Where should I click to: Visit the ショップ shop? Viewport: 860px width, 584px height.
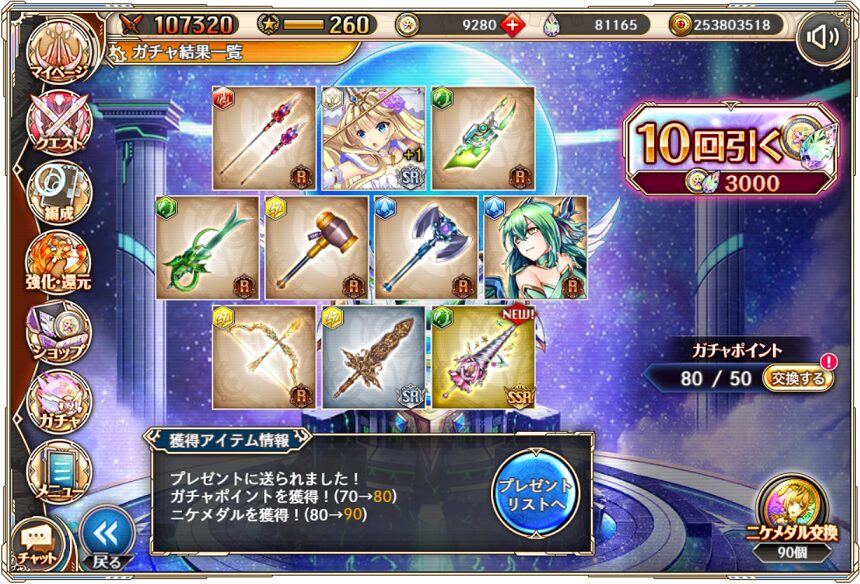click(58, 330)
